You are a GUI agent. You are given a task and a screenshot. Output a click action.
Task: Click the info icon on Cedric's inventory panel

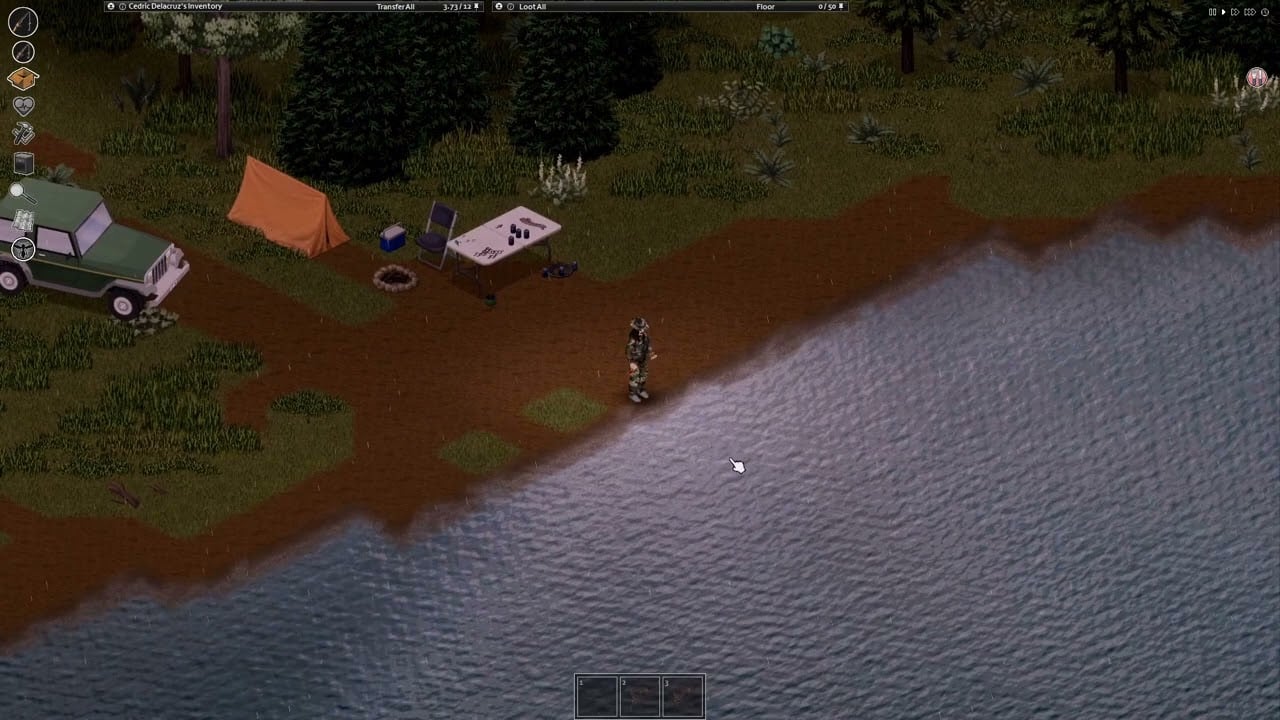click(120, 6)
